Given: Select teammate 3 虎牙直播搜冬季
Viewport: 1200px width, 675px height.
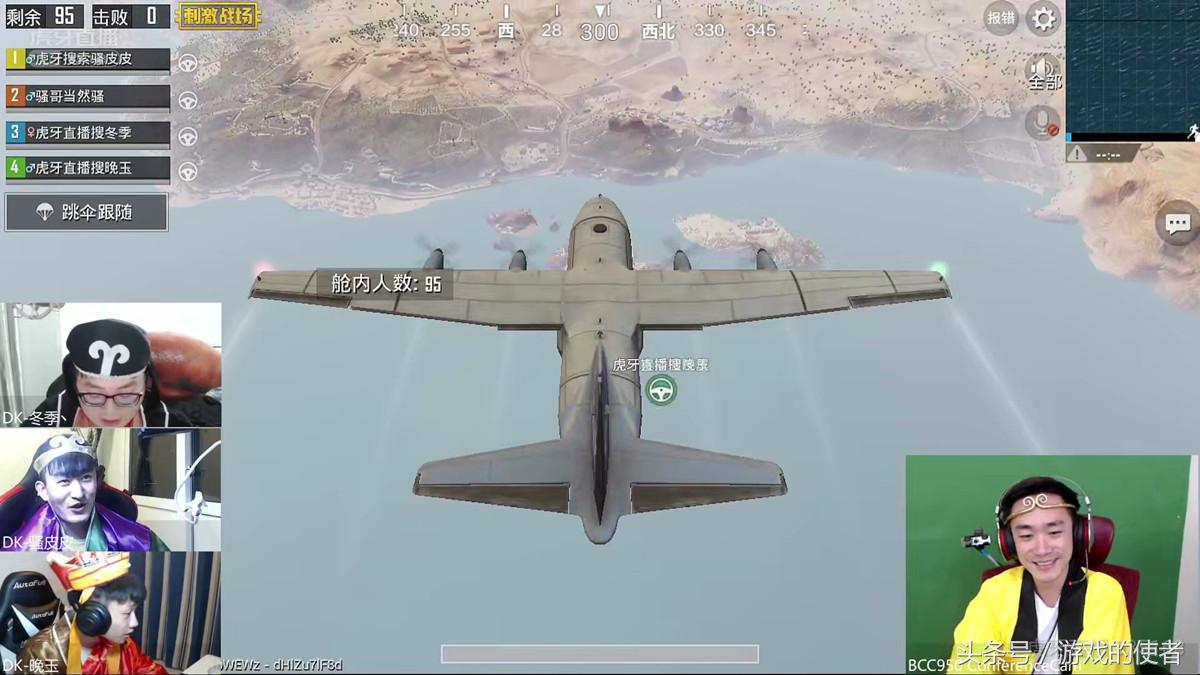Looking at the screenshot, I should tap(87, 132).
